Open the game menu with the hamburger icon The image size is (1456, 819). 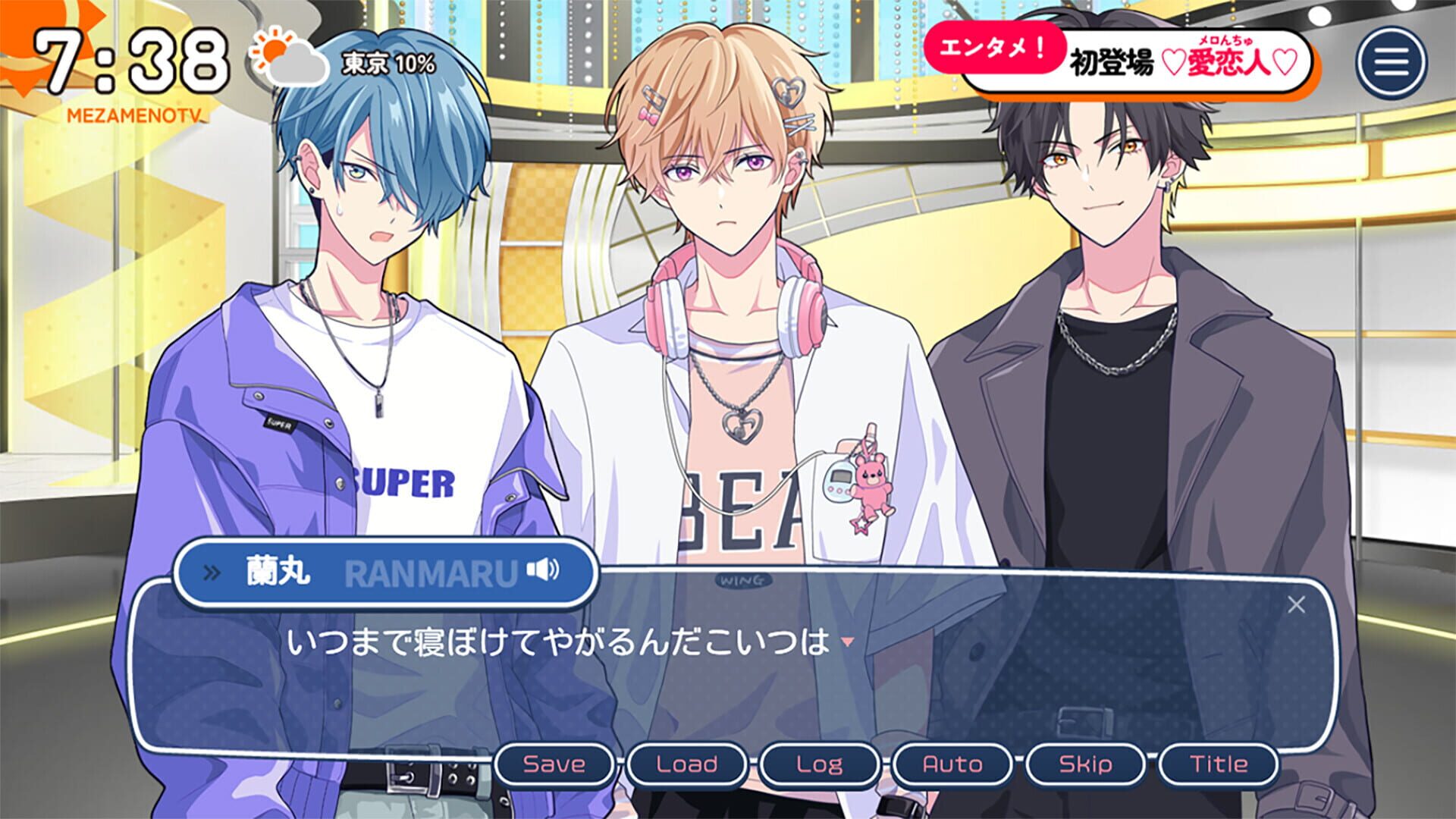pyautogui.click(x=1392, y=61)
